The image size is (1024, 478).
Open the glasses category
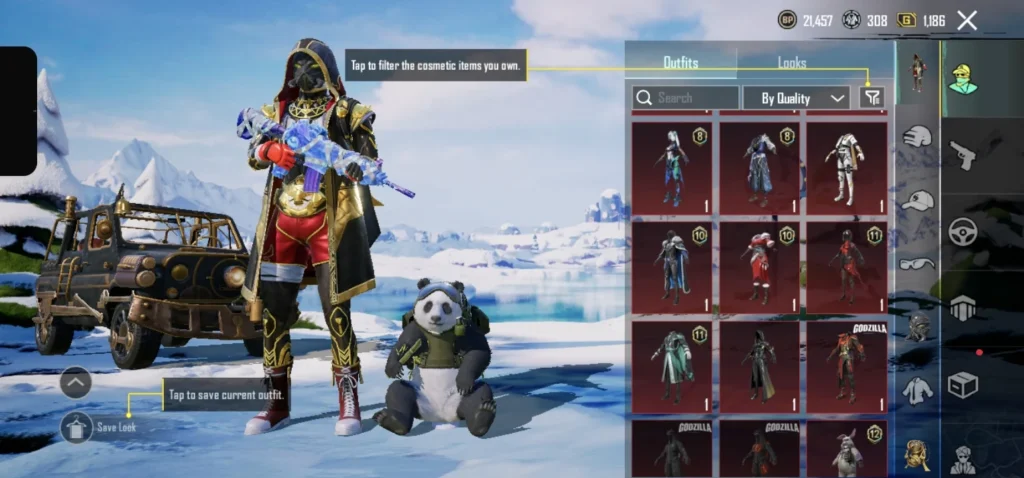(x=917, y=263)
